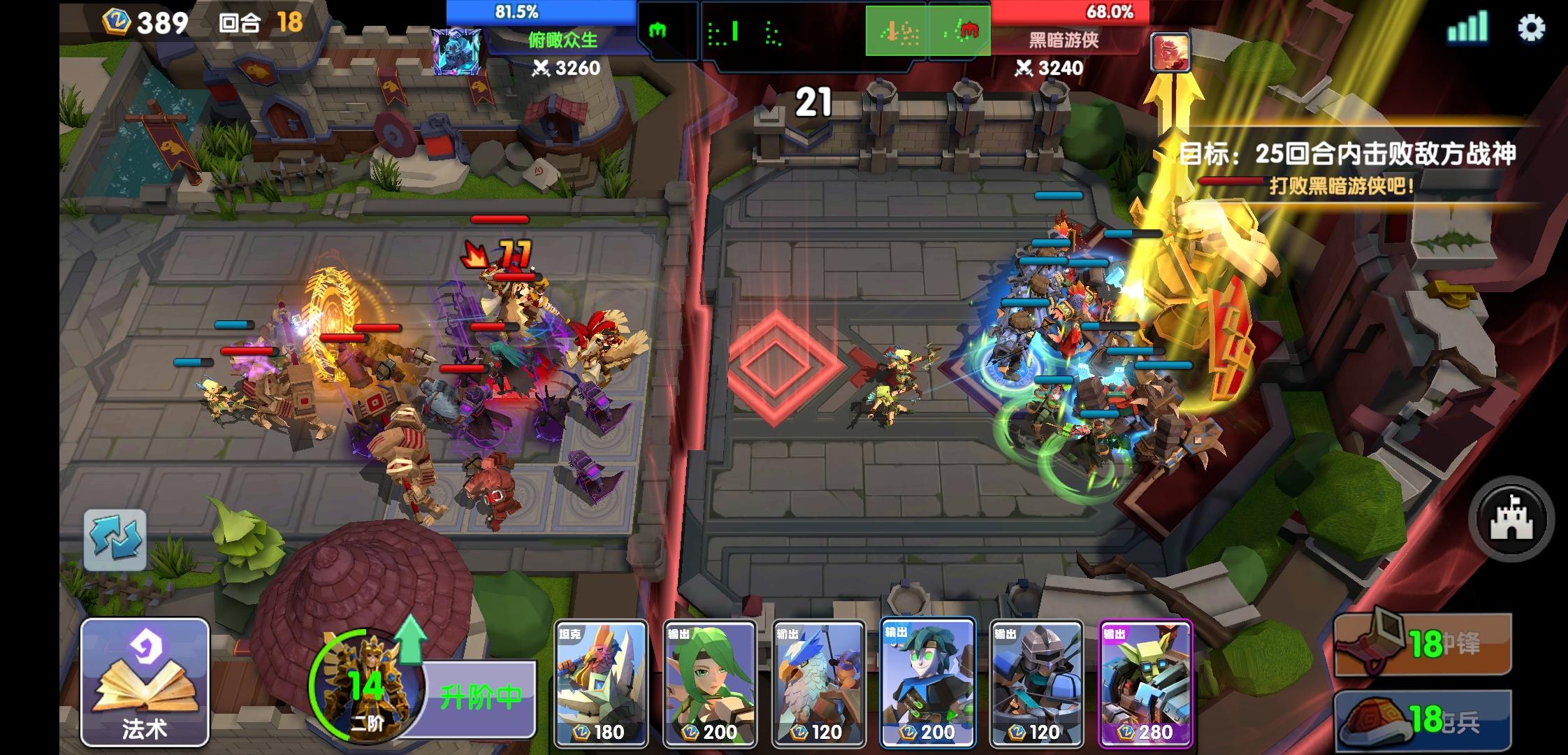Open the 法术 spell book

[x=145, y=682]
